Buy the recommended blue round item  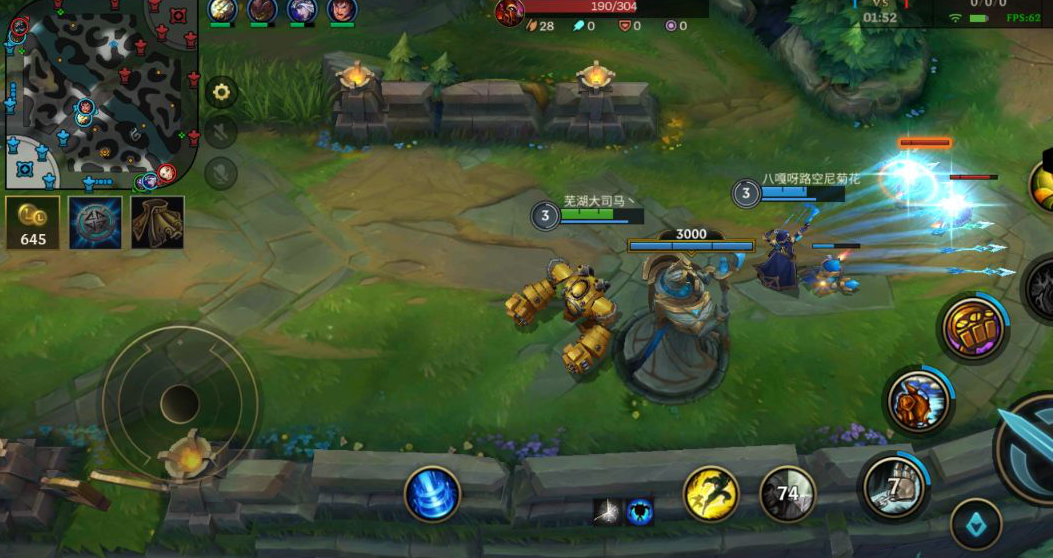coord(95,222)
